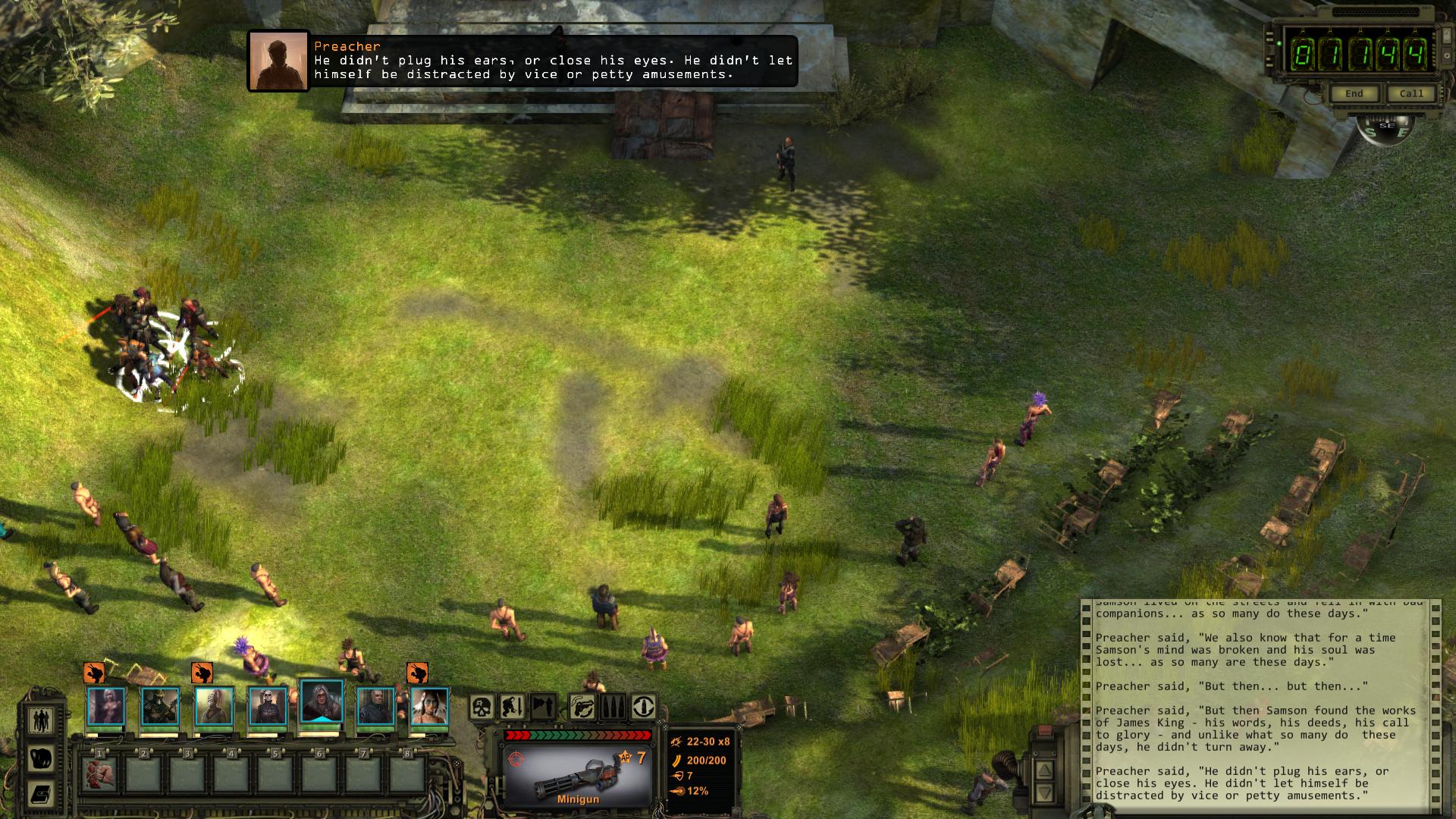This screenshot has height=819, width=1456.
Task: Toggle the crouch stance button
Action: point(512,708)
